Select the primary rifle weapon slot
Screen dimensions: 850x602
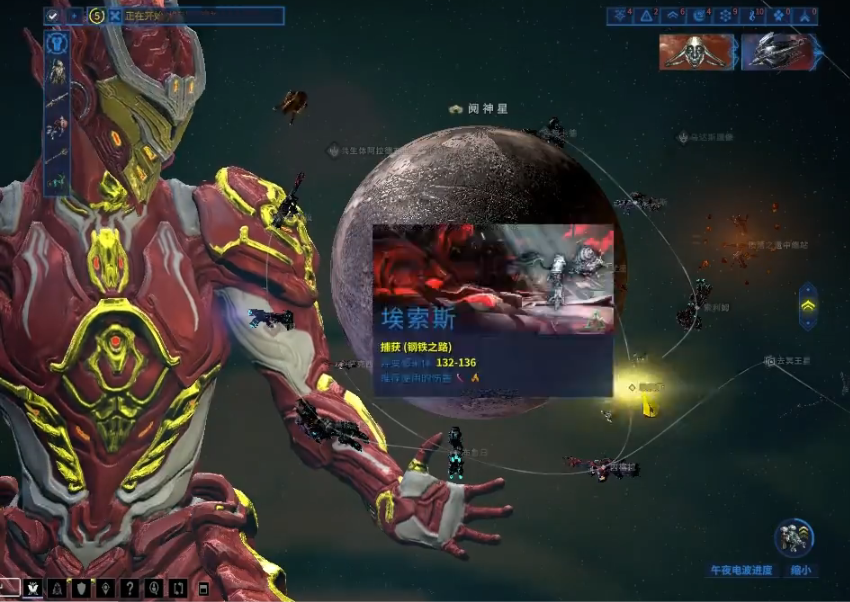pyautogui.click(x=57, y=100)
